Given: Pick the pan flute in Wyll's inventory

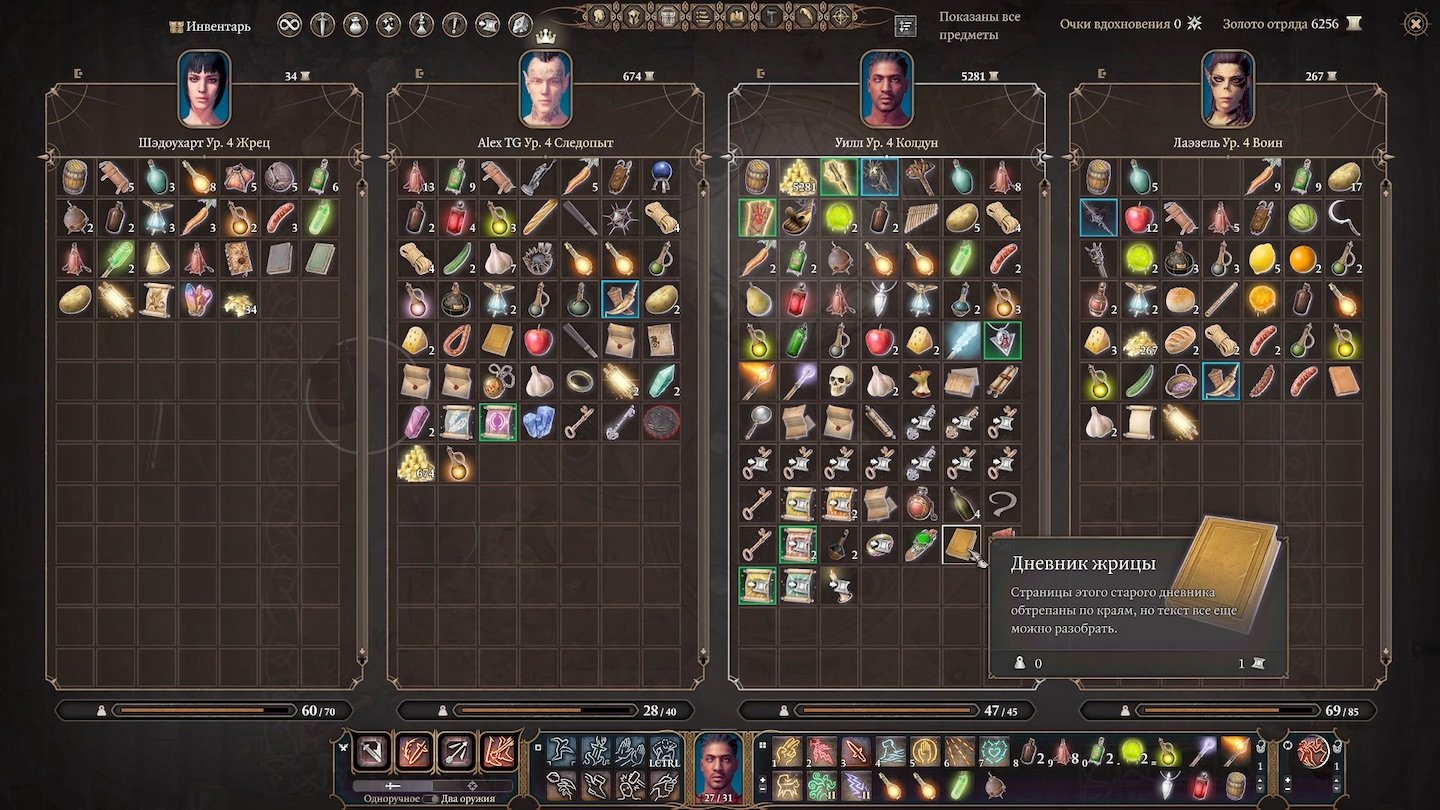Looking at the screenshot, I should [x=921, y=217].
